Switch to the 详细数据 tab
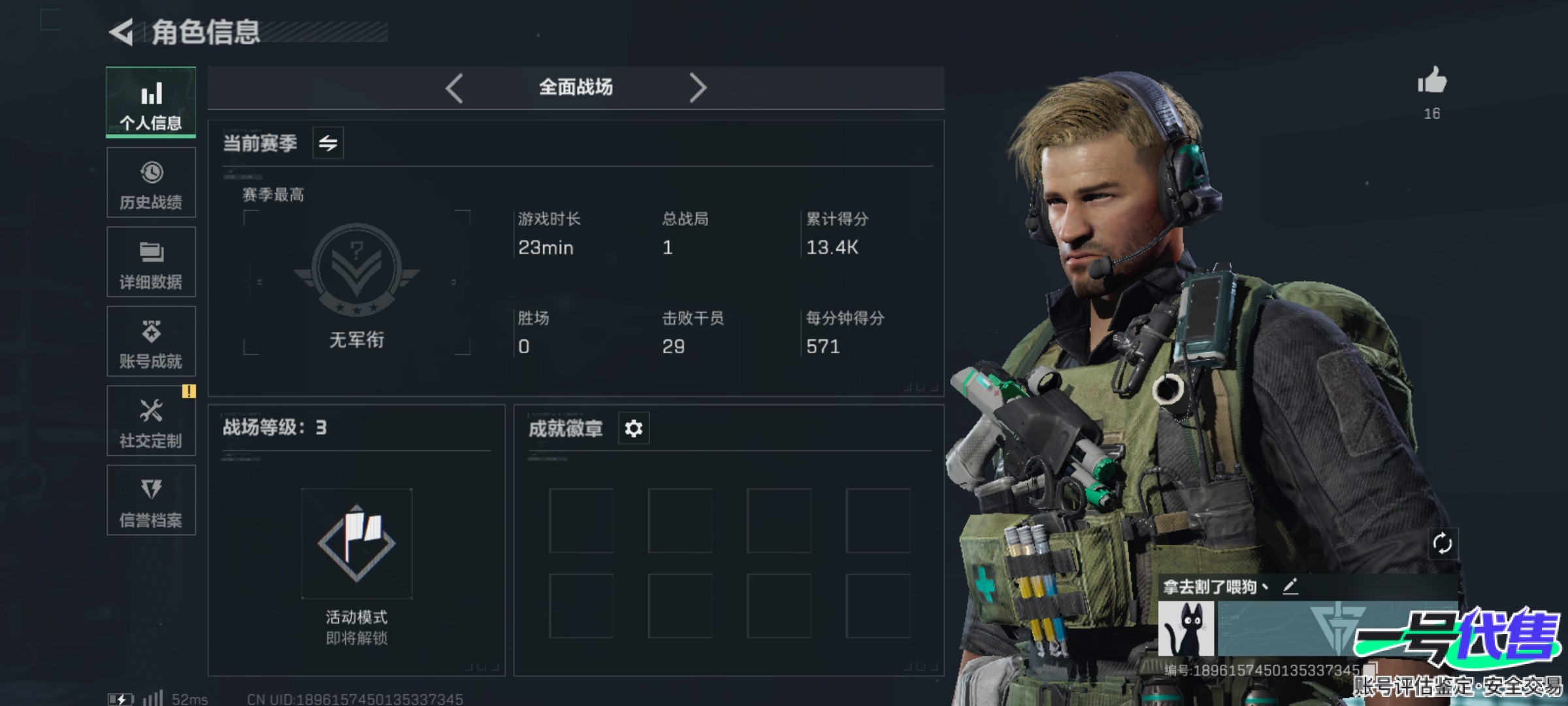Viewport: 1568px width, 706px height. [151, 262]
